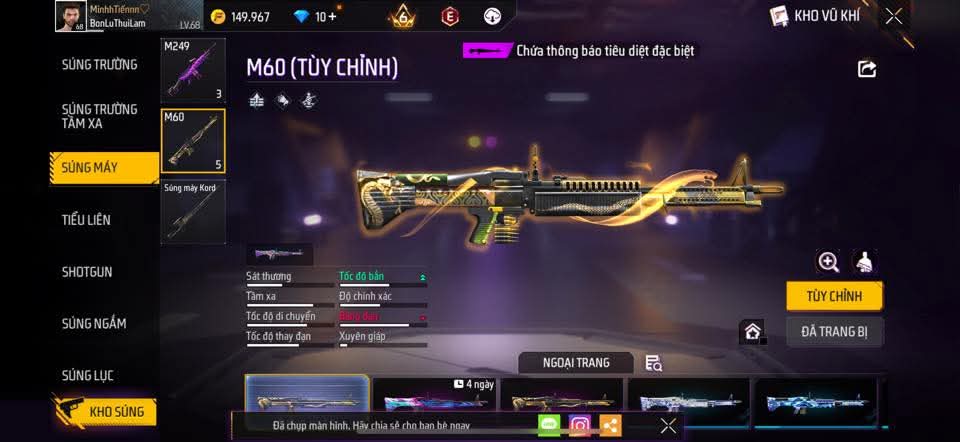
Task: Click the home icon beside equipped button
Action: click(x=752, y=331)
